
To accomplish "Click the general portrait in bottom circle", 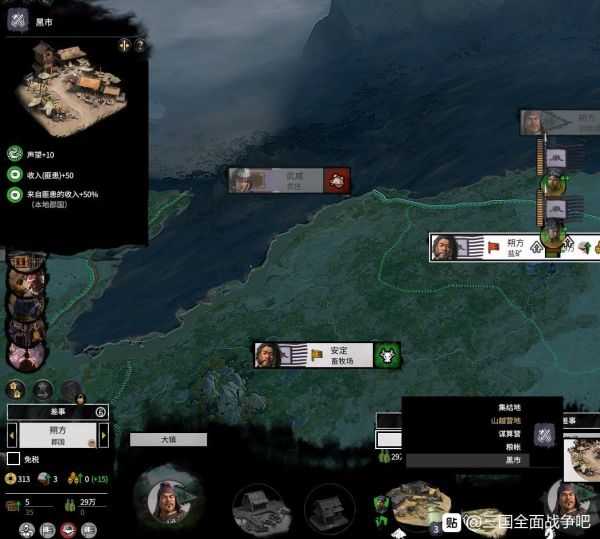I will [x=167, y=496].
